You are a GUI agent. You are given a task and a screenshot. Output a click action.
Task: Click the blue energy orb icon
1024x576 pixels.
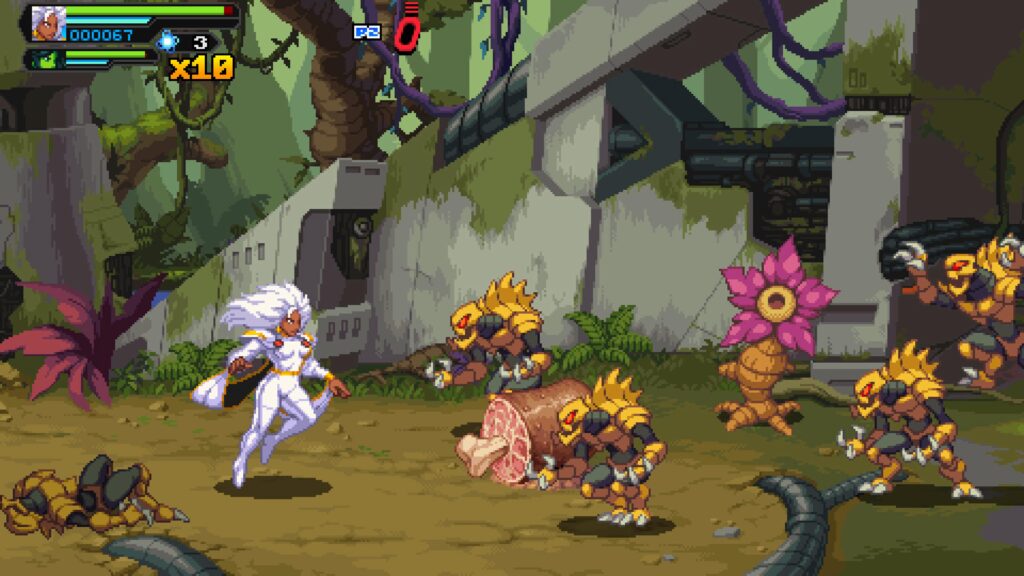click(x=167, y=41)
